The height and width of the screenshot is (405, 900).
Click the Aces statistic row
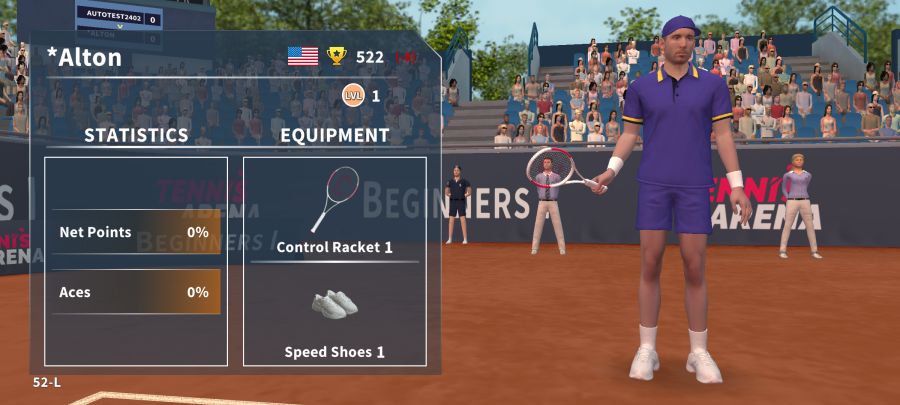[x=135, y=292]
